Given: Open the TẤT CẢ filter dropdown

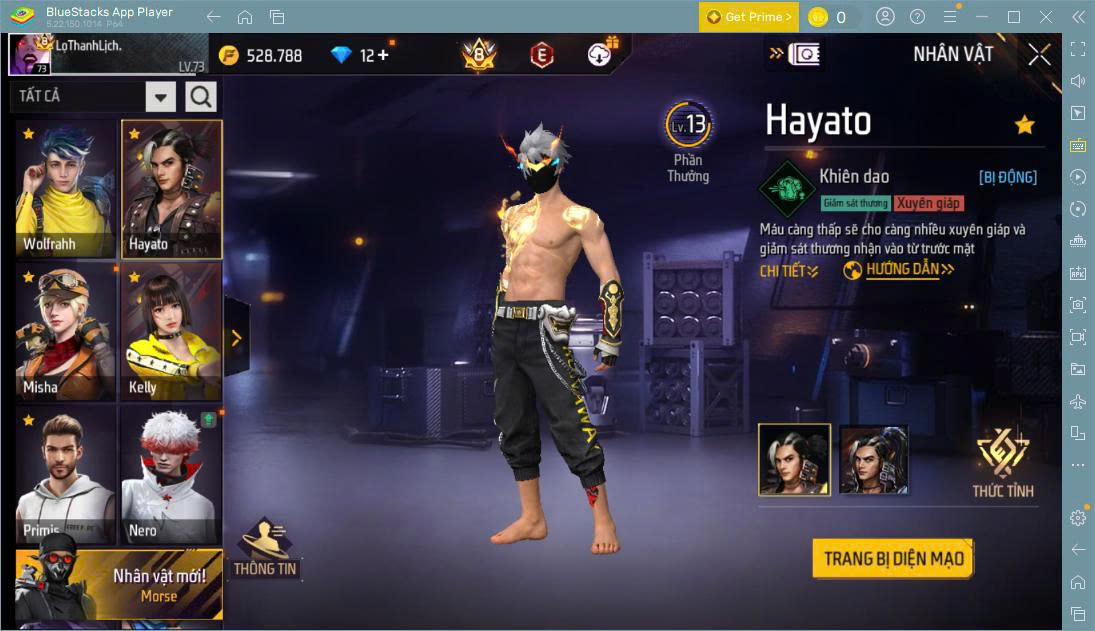Looking at the screenshot, I should 161,96.
